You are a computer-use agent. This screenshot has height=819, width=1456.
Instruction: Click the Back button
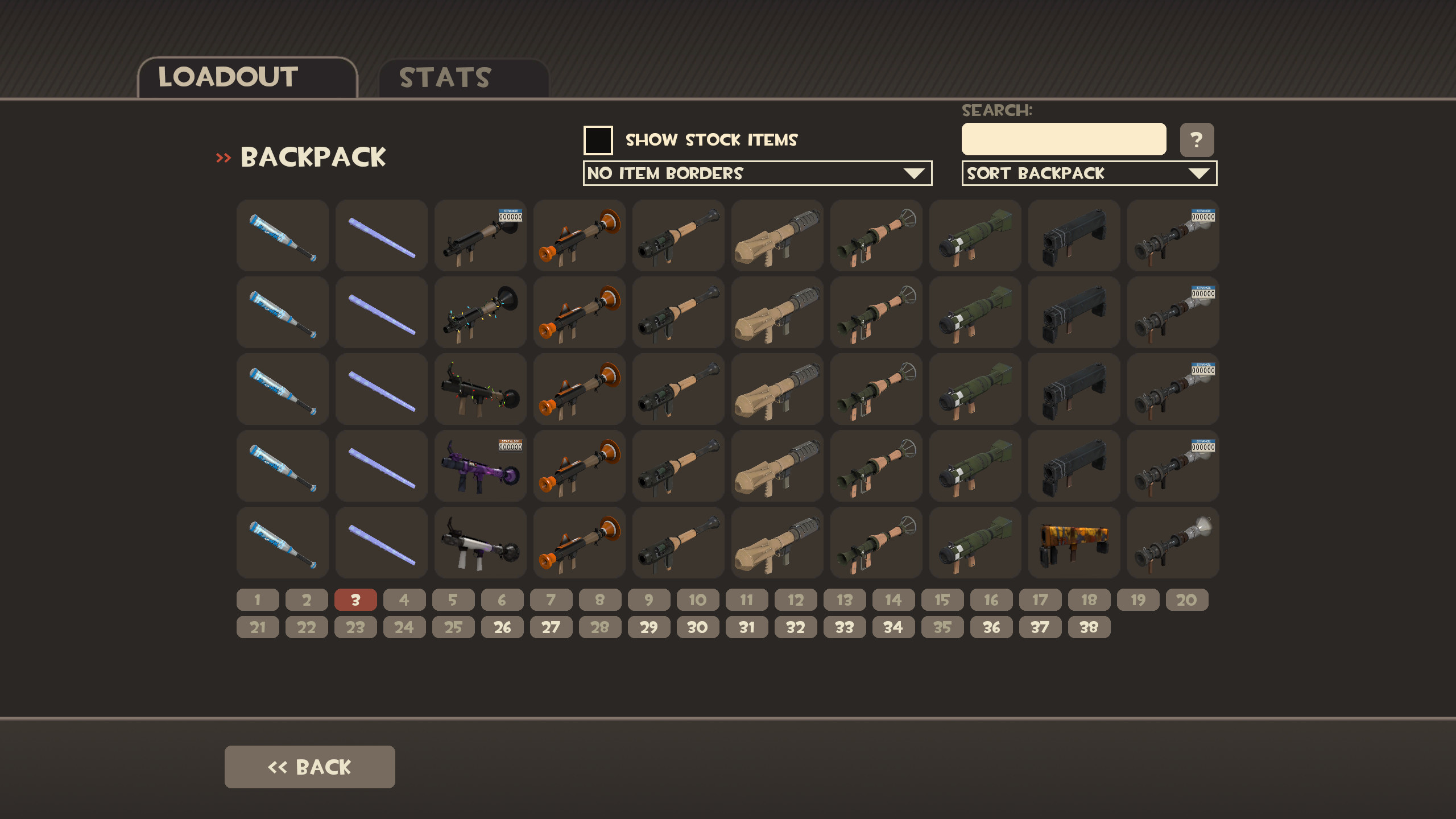click(x=309, y=766)
